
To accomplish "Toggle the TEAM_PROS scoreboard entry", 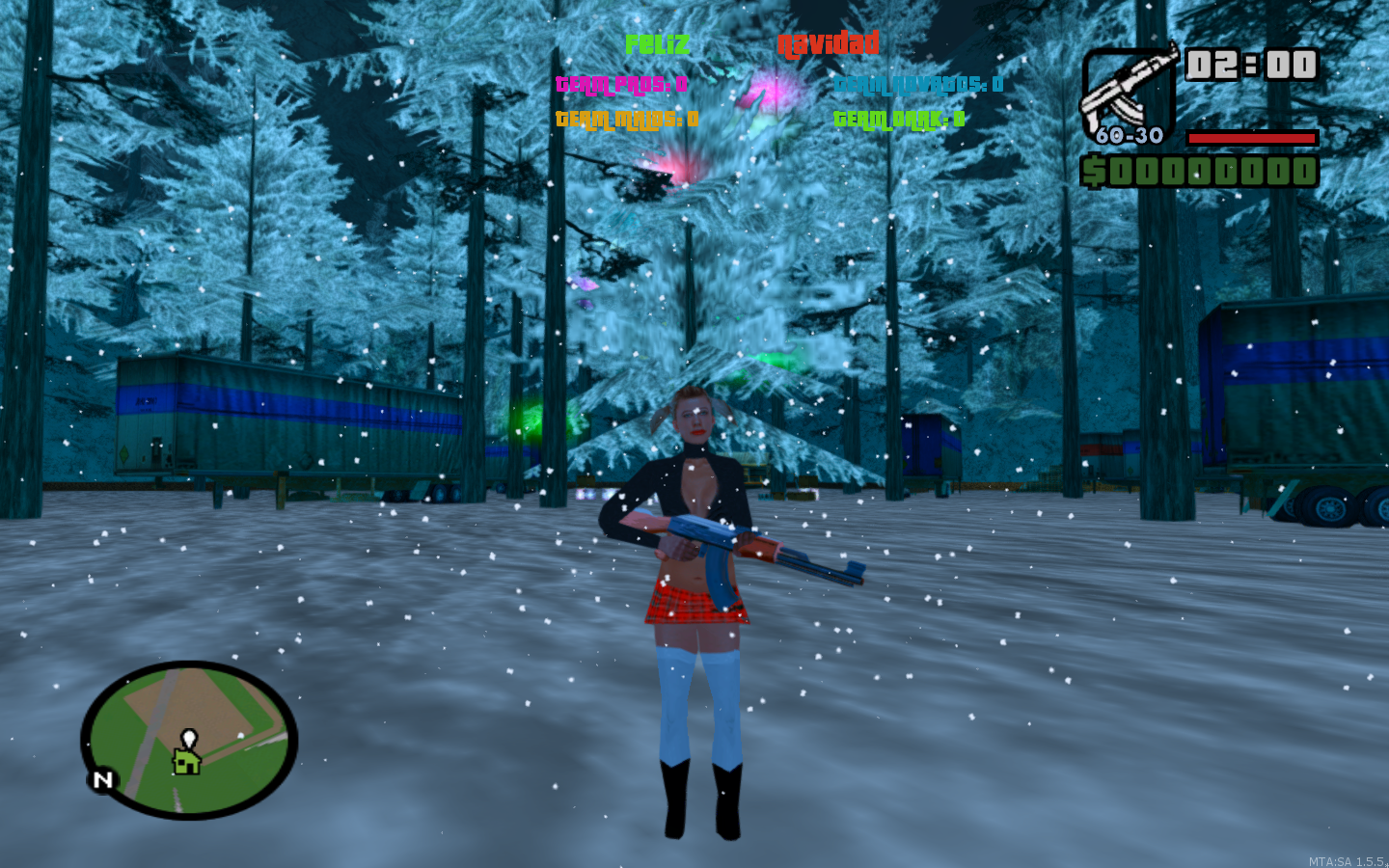I will 621,85.
